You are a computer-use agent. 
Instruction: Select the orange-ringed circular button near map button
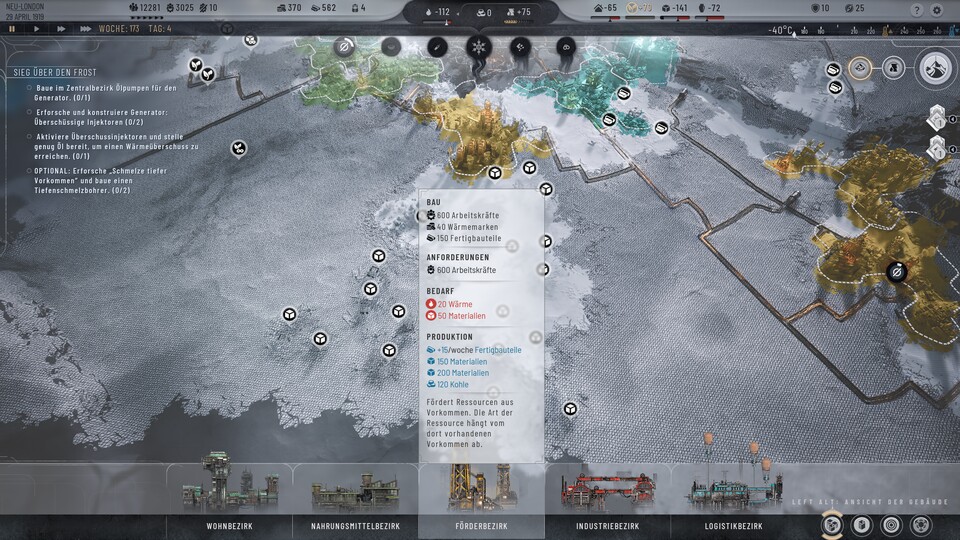click(859, 67)
